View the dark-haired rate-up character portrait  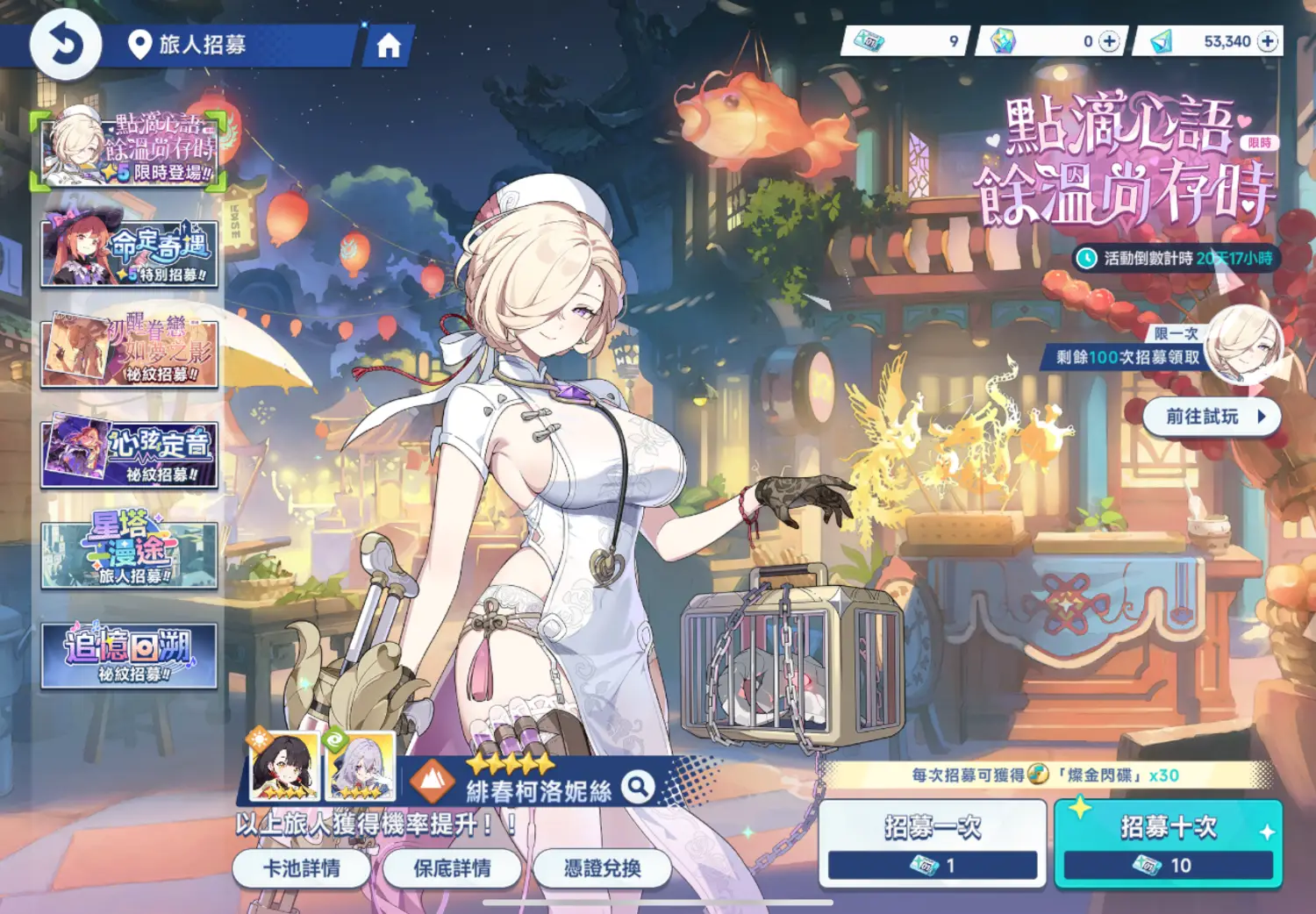click(x=283, y=767)
